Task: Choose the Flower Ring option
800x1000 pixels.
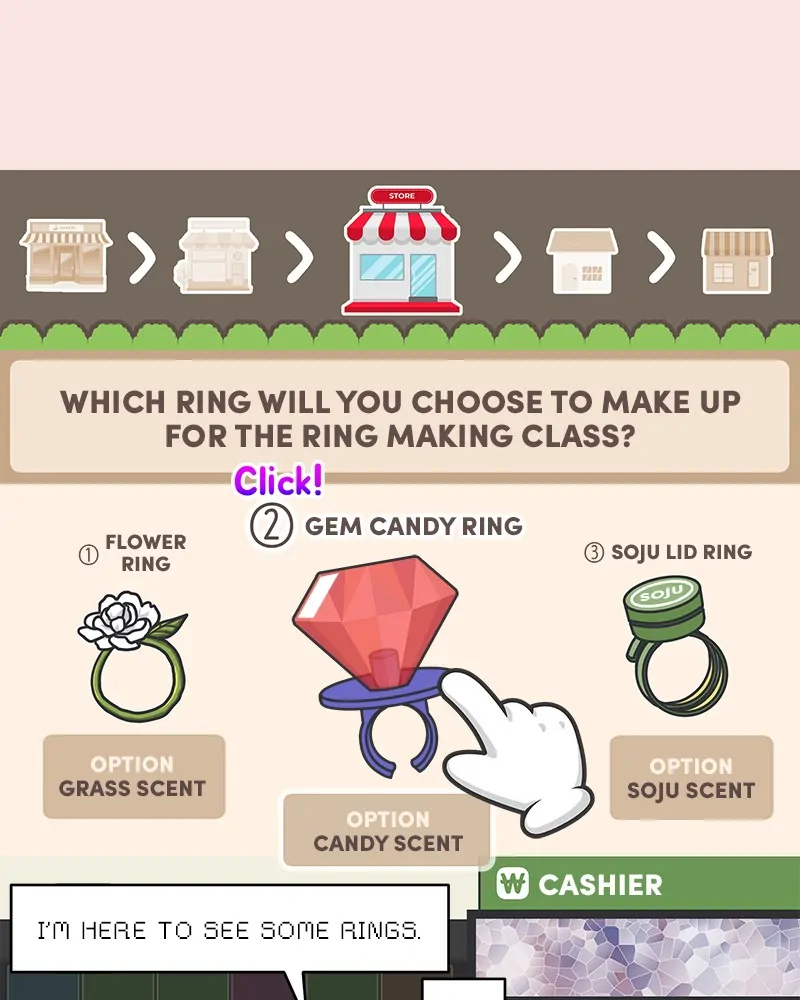Action: coord(132,650)
